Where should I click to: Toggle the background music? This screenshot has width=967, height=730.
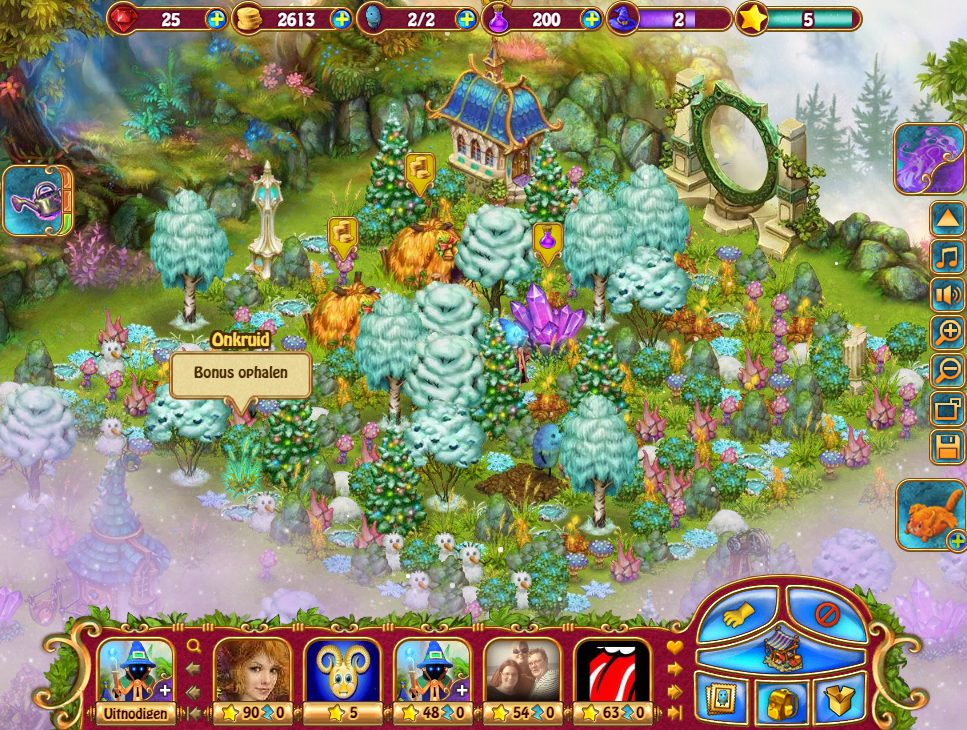click(x=947, y=256)
